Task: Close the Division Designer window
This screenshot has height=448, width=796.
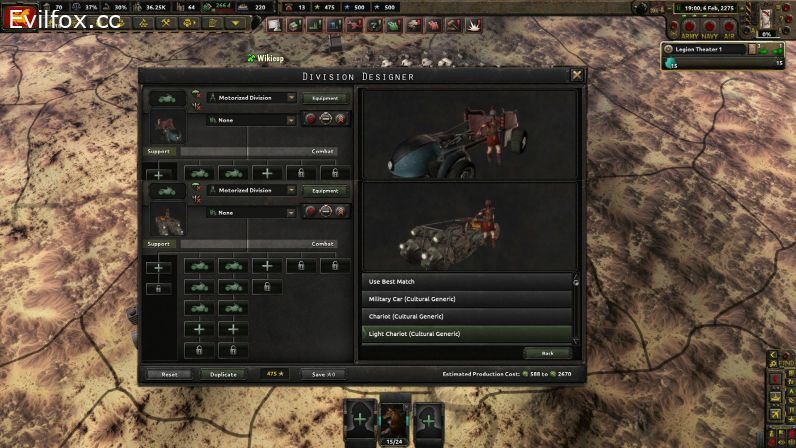Action: (x=577, y=75)
